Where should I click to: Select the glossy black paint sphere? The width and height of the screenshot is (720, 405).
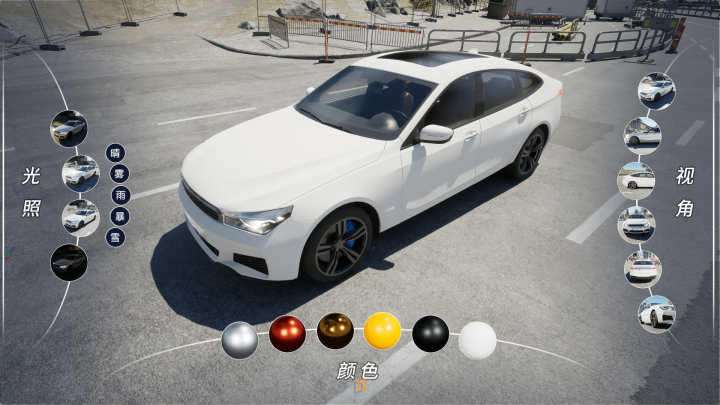point(430,333)
